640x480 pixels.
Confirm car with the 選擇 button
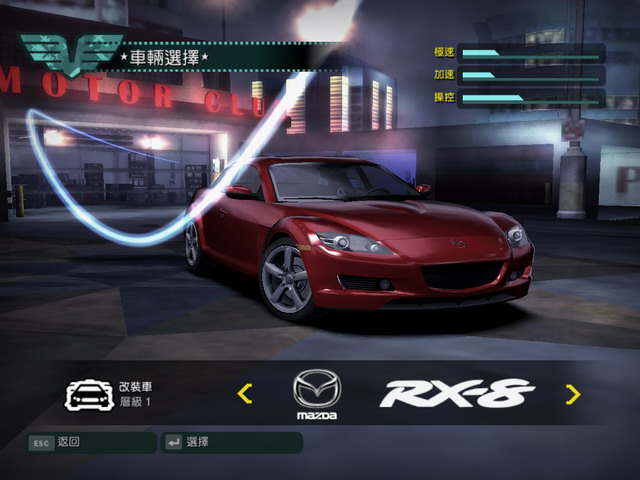click(x=231, y=442)
